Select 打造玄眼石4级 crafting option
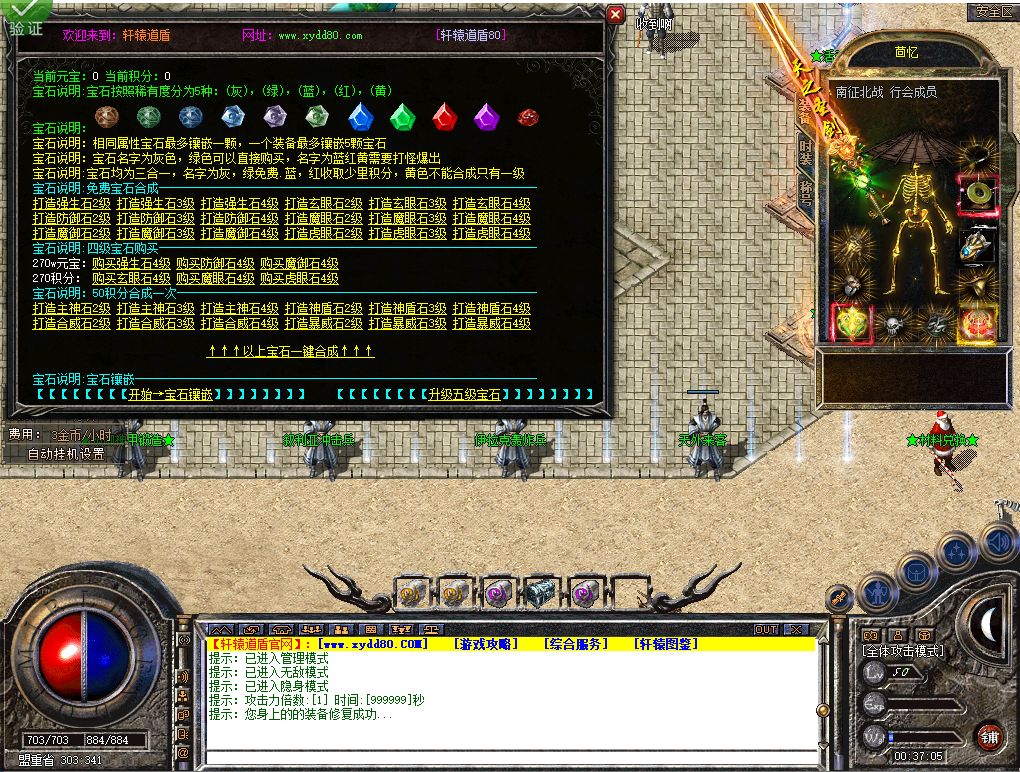The image size is (1020, 772). [491, 204]
